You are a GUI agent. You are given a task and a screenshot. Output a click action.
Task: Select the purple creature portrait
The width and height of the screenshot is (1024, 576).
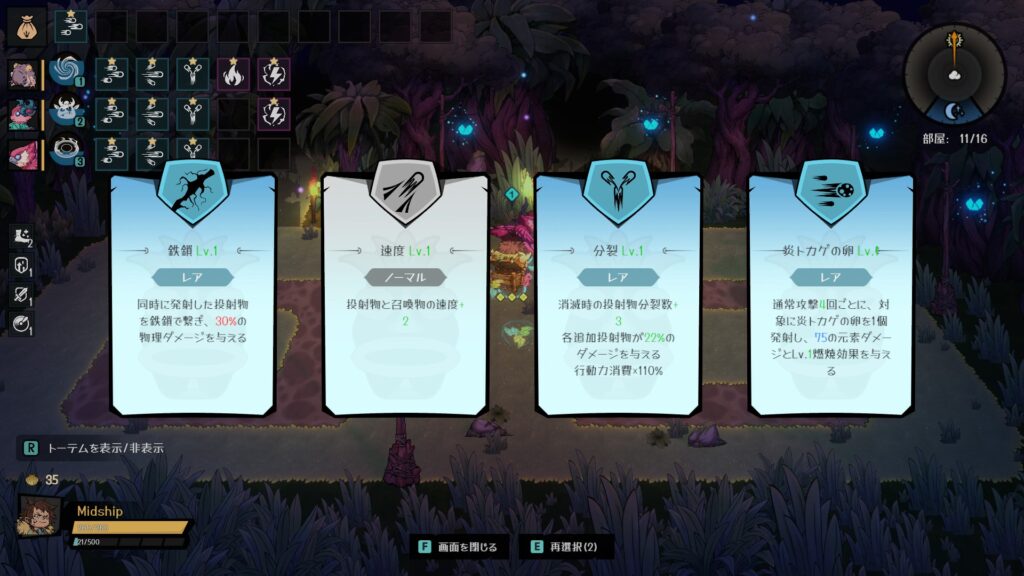point(23,74)
